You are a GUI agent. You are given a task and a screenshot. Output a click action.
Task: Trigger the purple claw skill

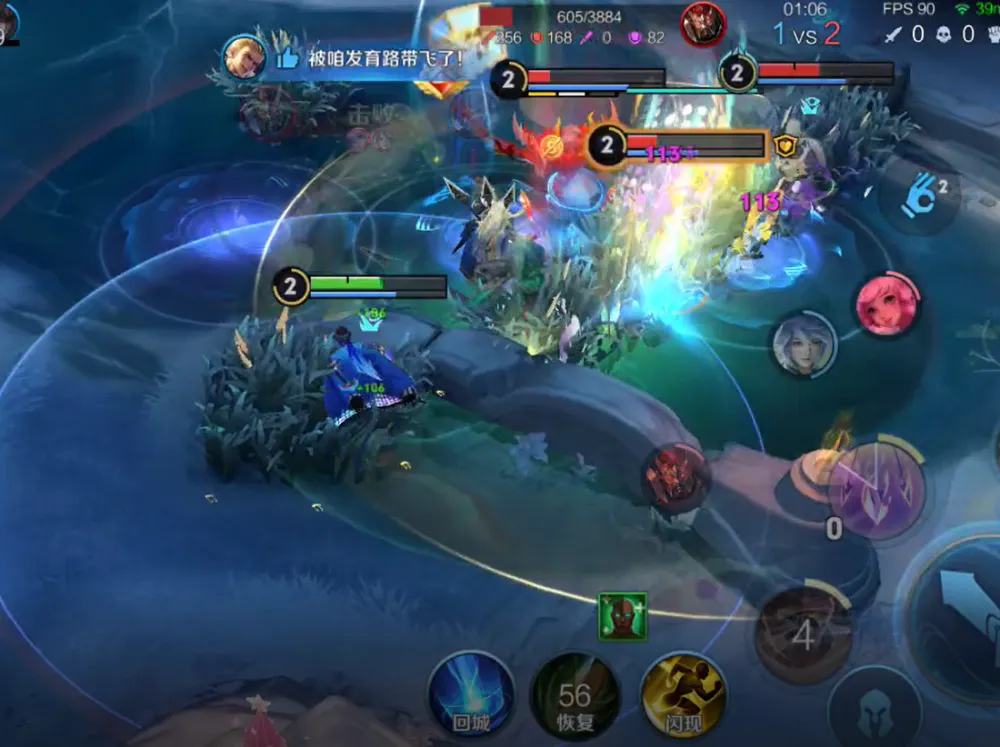(876, 490)
